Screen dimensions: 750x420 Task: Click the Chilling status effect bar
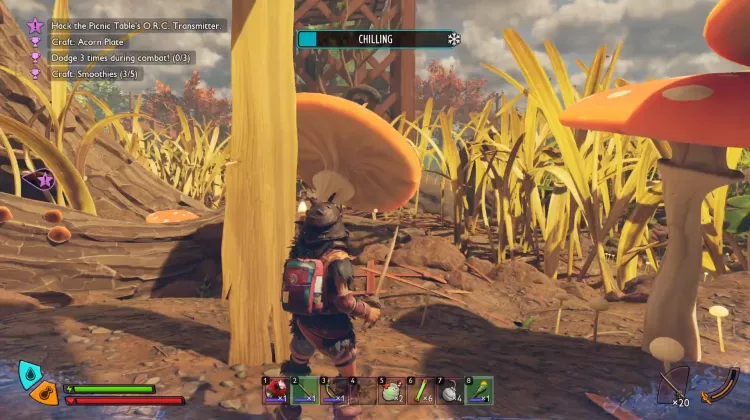375,39
